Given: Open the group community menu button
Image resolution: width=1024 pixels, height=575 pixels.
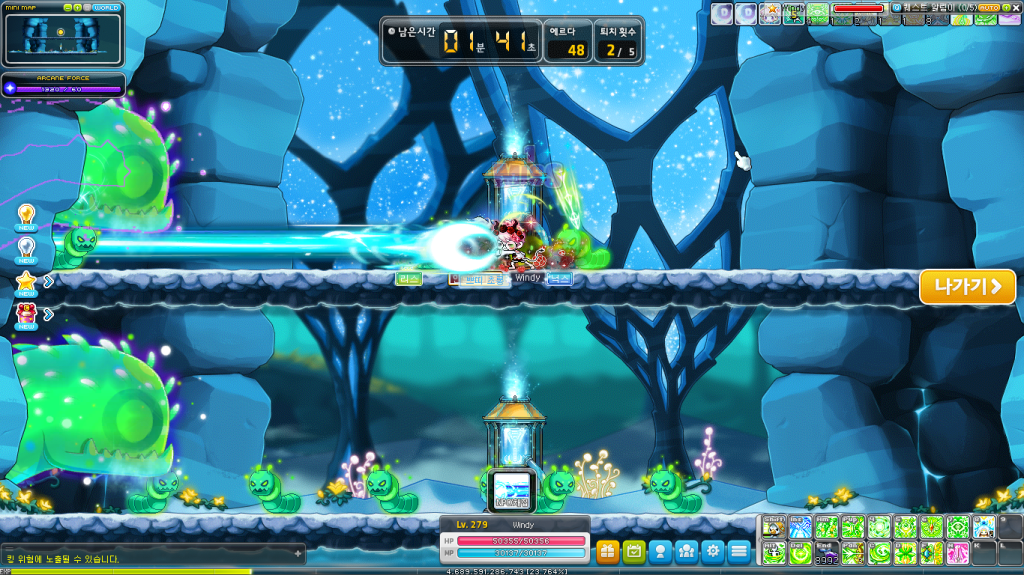Looking at the screenshot, I should (x=686, y=550).
